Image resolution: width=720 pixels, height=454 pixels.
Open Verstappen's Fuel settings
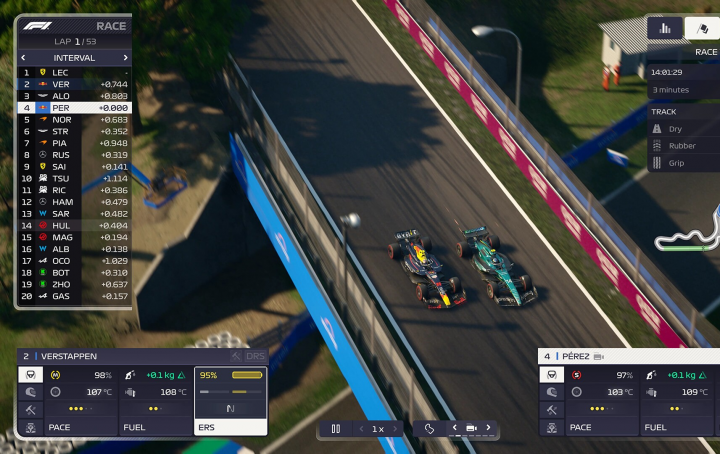click(156, 400)
